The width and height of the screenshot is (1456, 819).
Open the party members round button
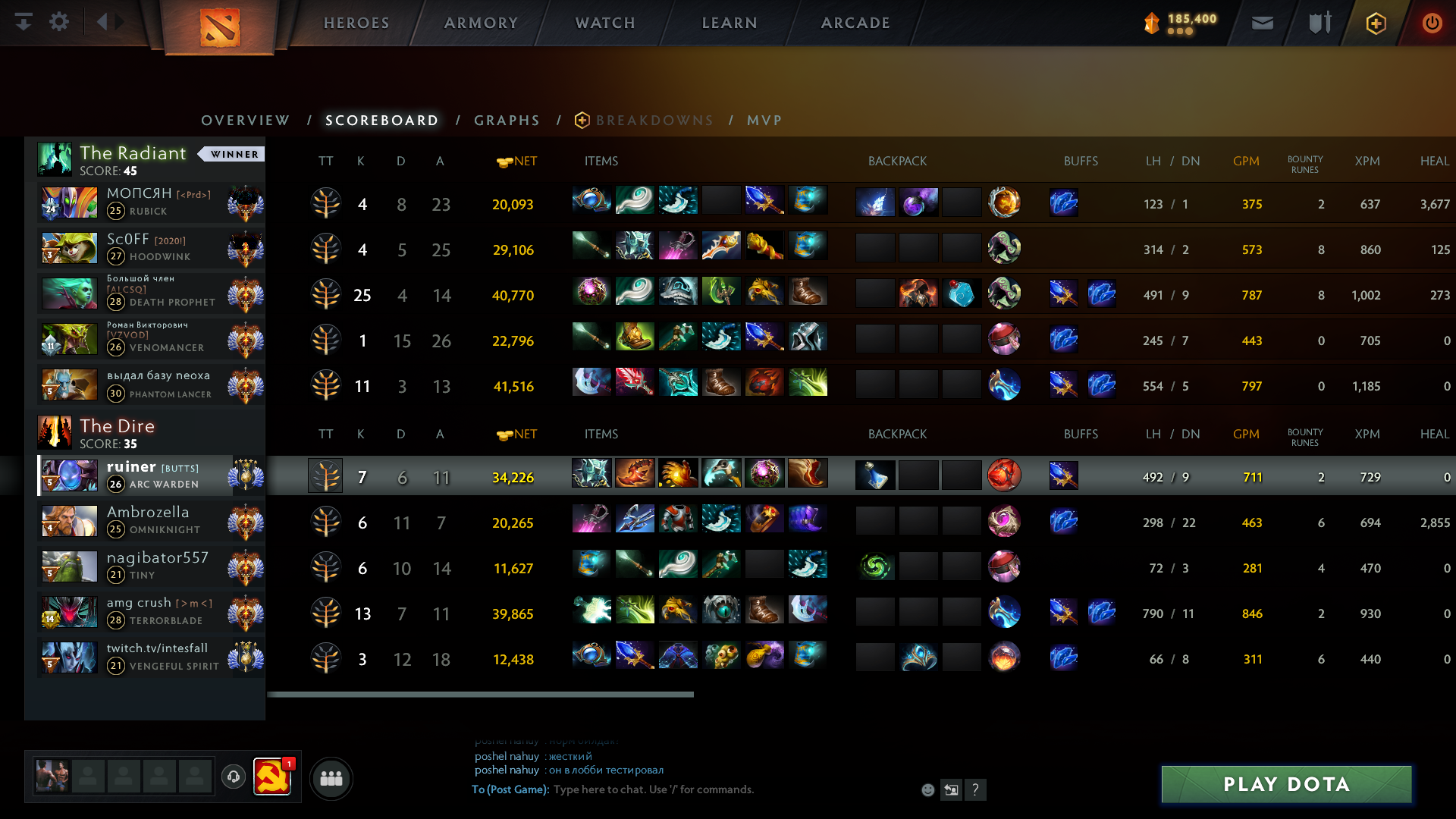331,778
